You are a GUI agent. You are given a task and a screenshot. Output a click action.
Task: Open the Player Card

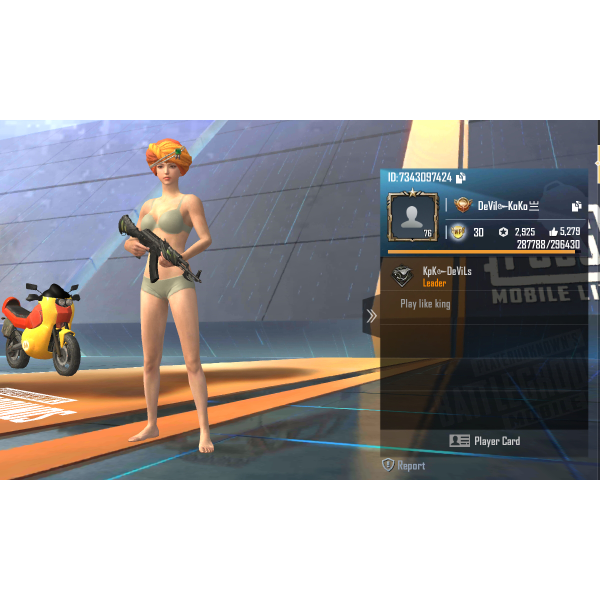click(484, 441)
